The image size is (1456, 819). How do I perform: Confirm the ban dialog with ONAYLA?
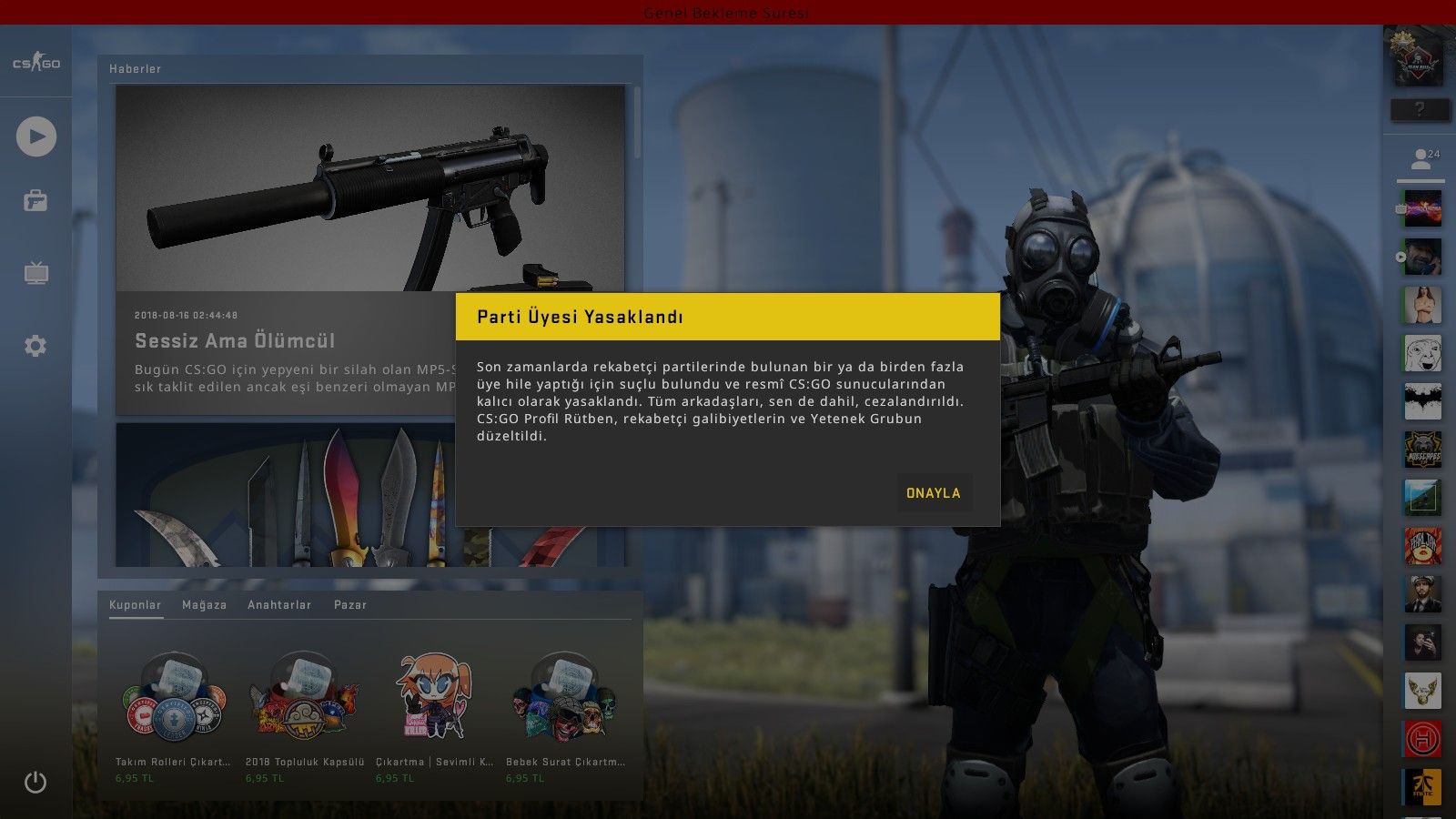click(933, 492)
